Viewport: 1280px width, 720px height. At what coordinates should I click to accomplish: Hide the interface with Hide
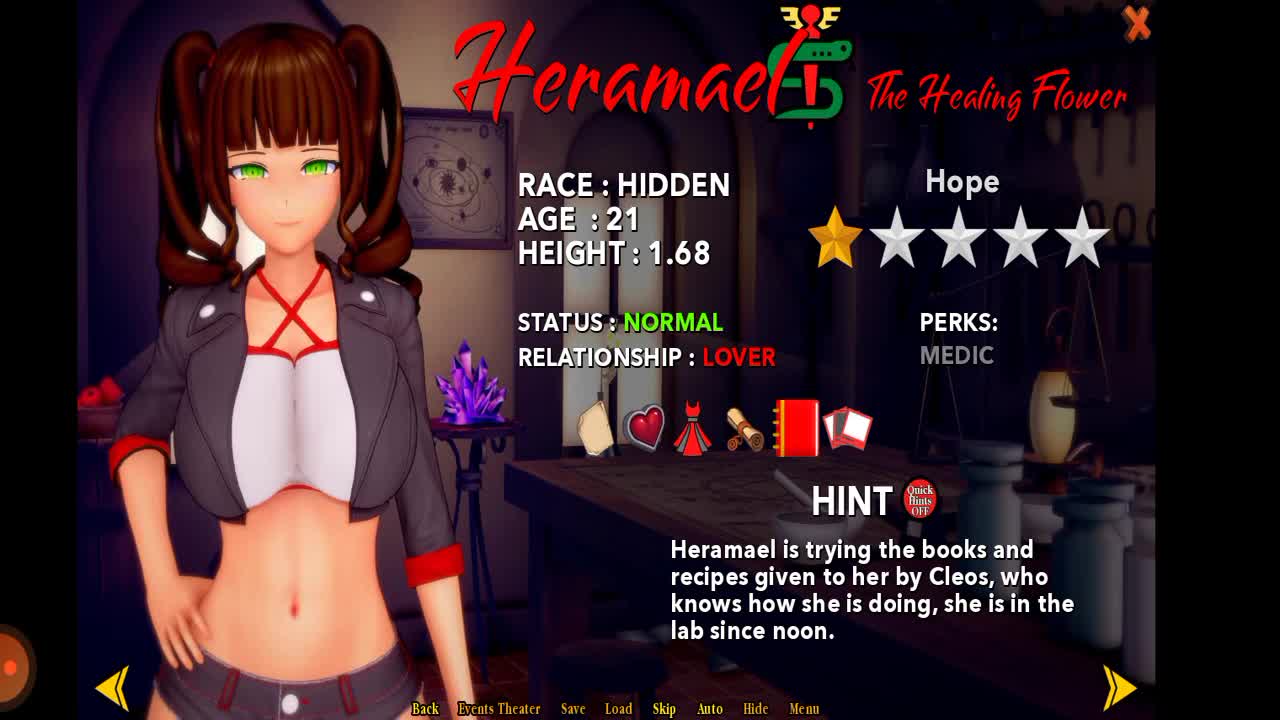[x=755, y=708]
